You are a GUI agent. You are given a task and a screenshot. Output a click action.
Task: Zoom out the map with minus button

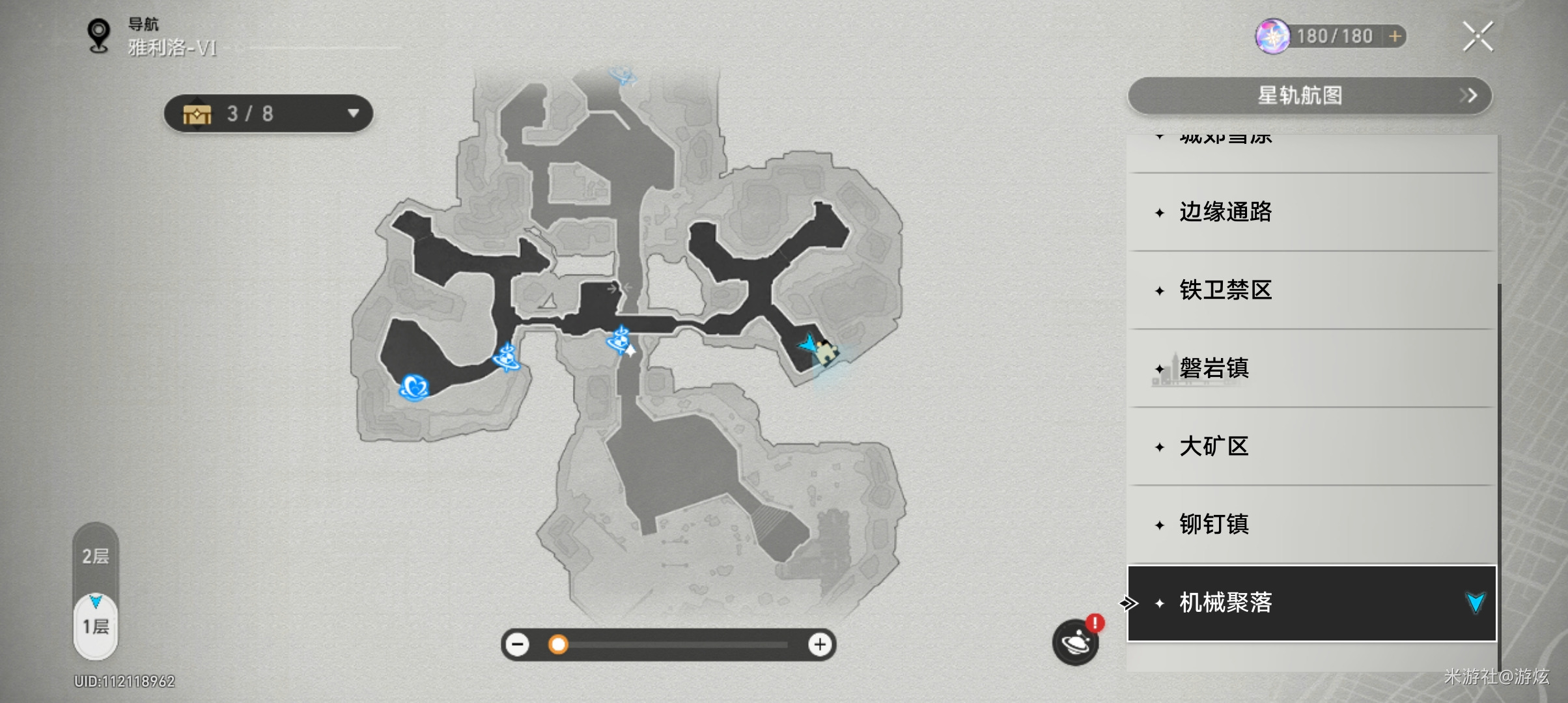518,644
